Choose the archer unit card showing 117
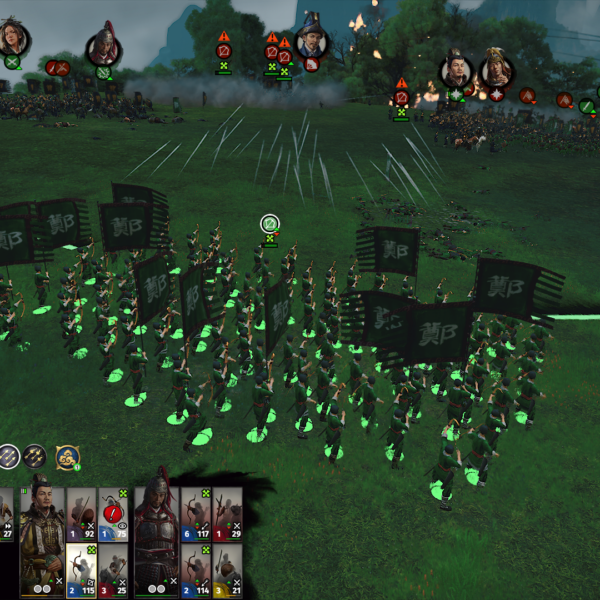This screenshot has width=600, height=600. tap(195, 515)
